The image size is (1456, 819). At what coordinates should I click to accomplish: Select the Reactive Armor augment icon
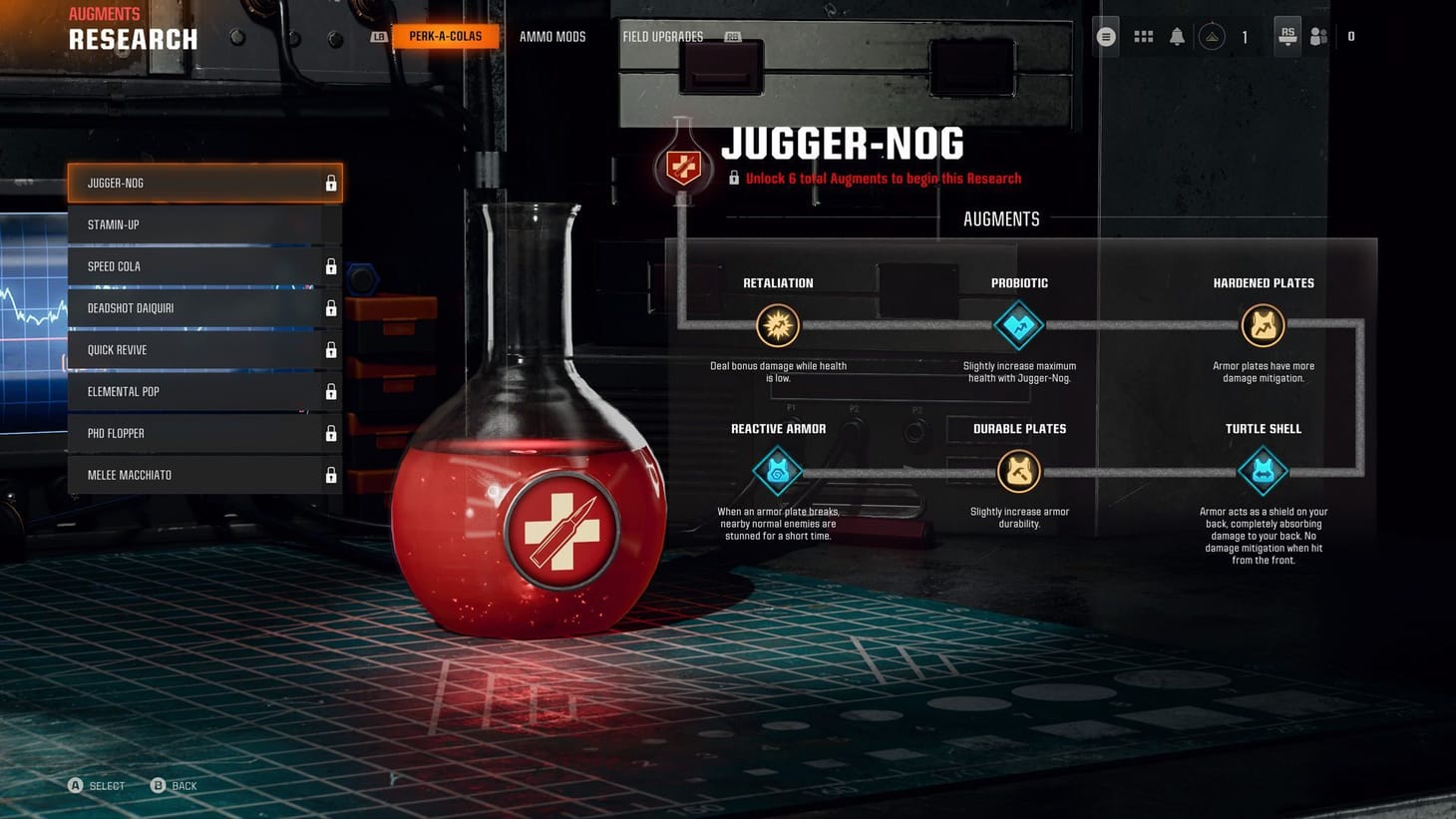coord(777,470)
